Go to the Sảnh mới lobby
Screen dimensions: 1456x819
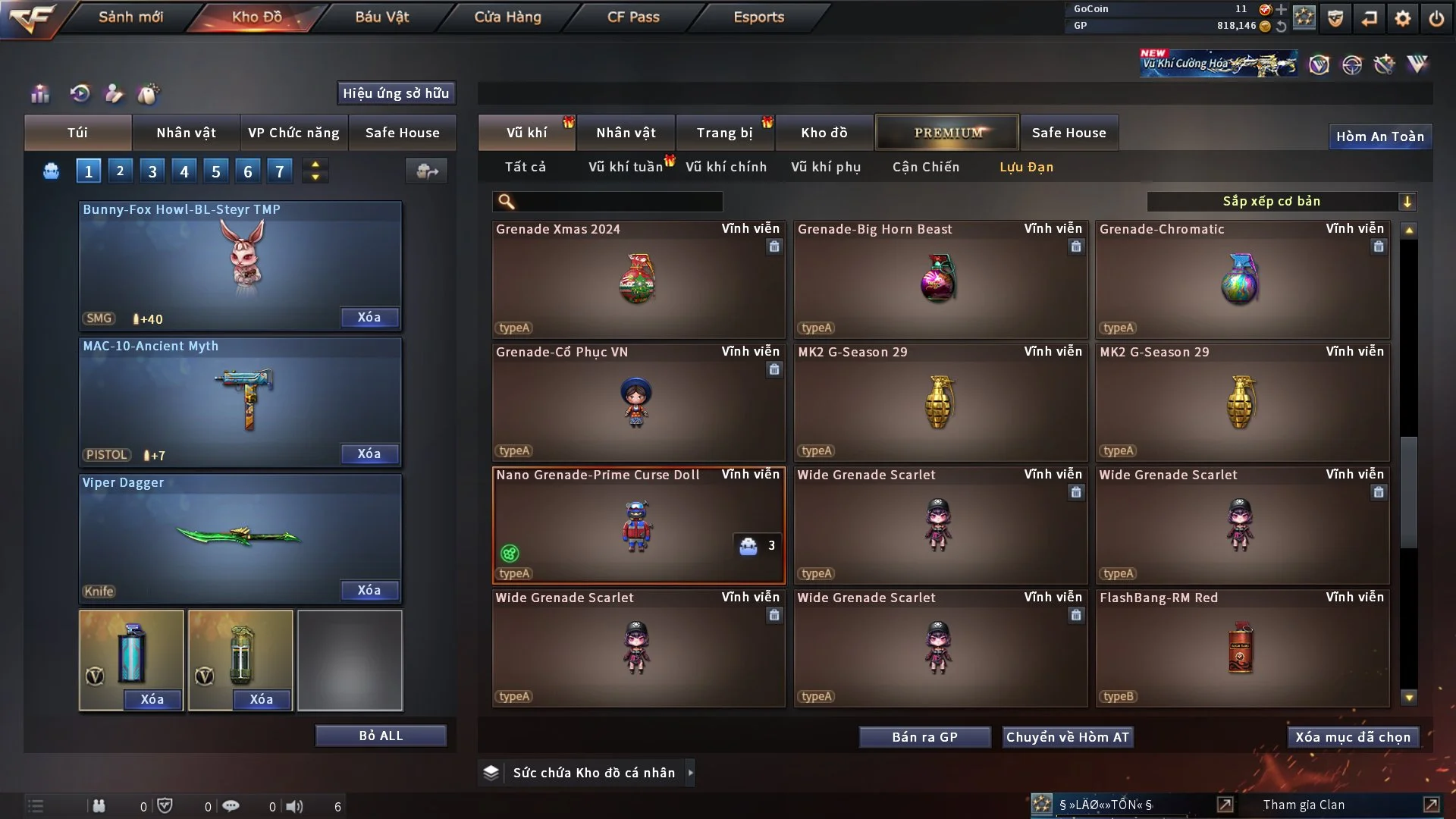point(130,17)
